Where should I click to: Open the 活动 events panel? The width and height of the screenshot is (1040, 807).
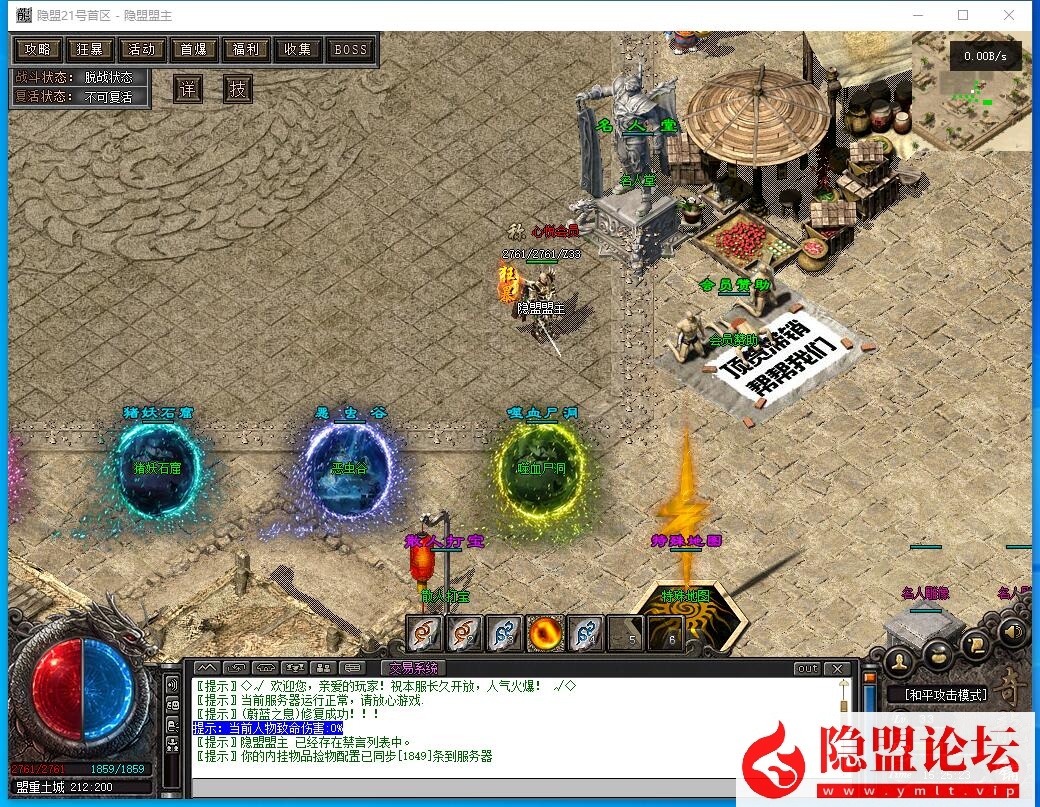(x=142, y=49)
